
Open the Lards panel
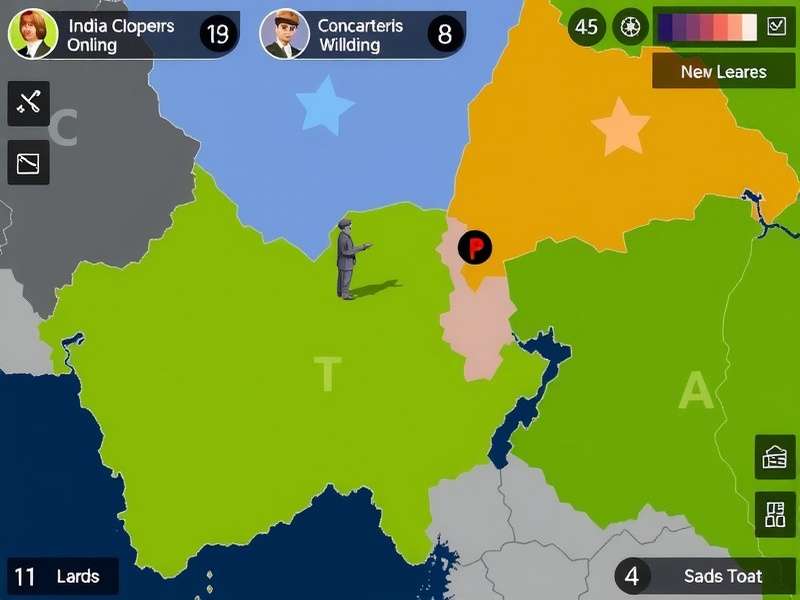62,576
